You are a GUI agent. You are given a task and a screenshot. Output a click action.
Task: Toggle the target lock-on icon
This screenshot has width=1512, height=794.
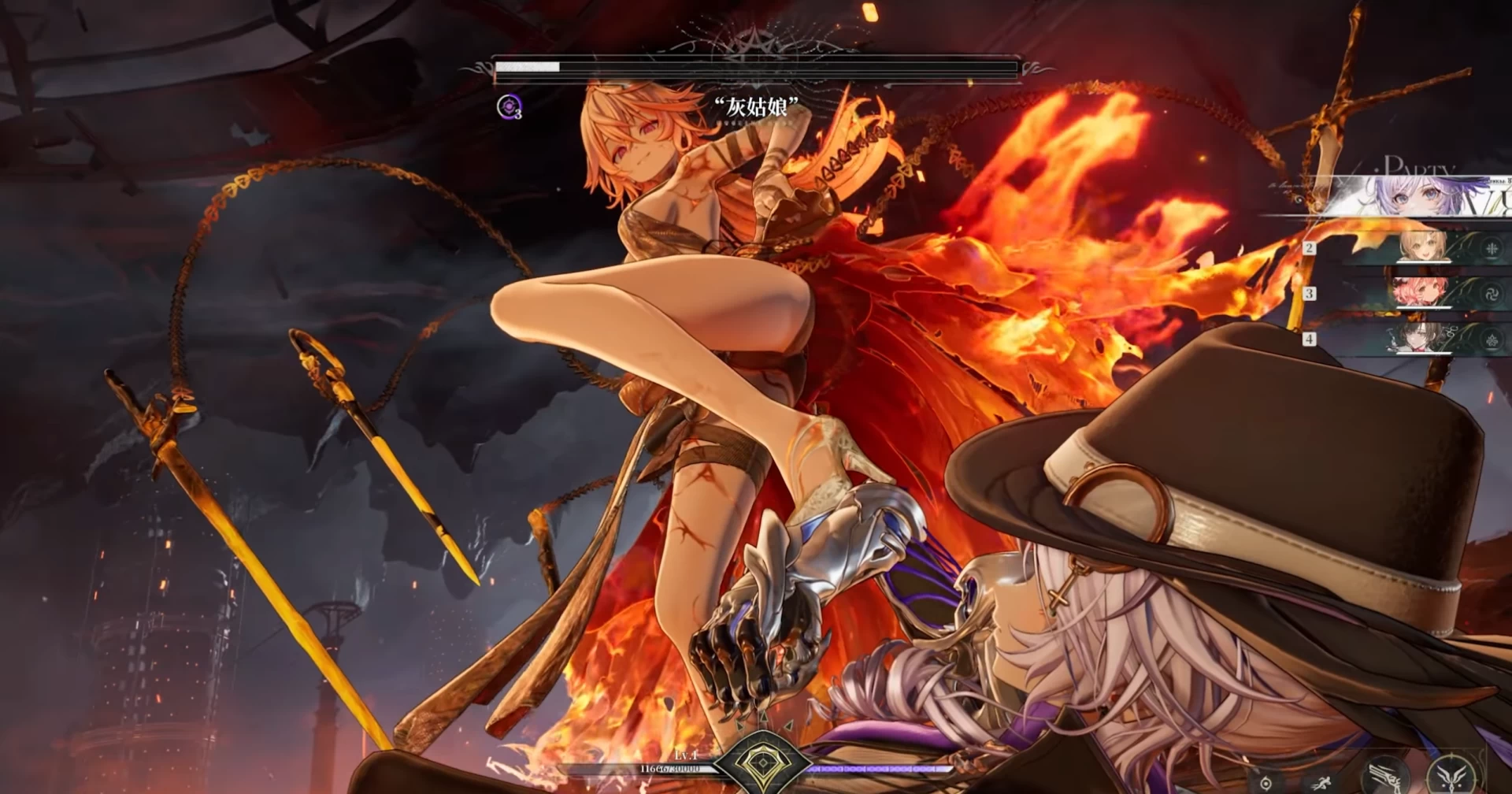click(1266, 783)
